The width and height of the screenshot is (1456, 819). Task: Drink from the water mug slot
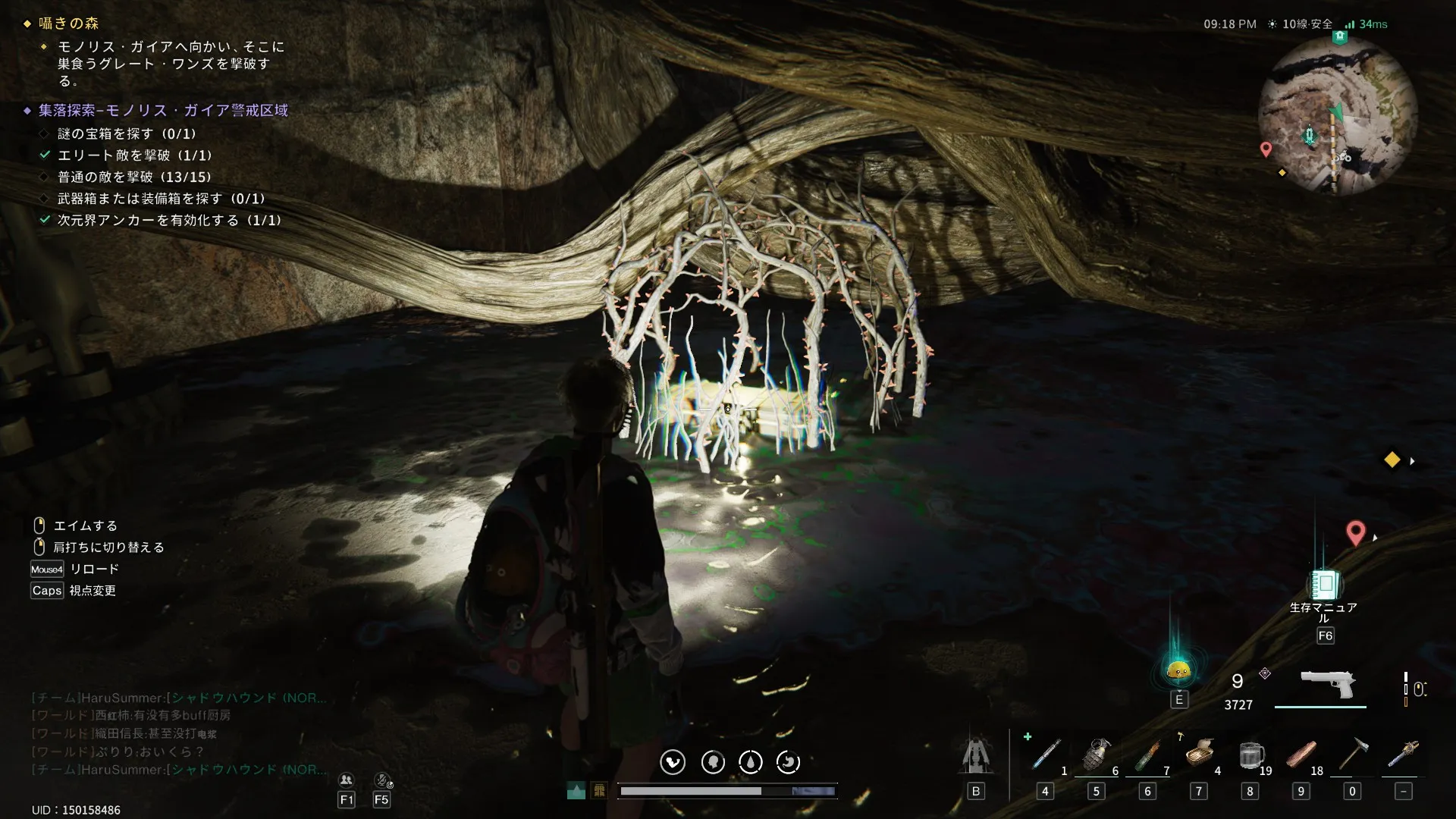pyautogui.click(x=1249, y=755)
